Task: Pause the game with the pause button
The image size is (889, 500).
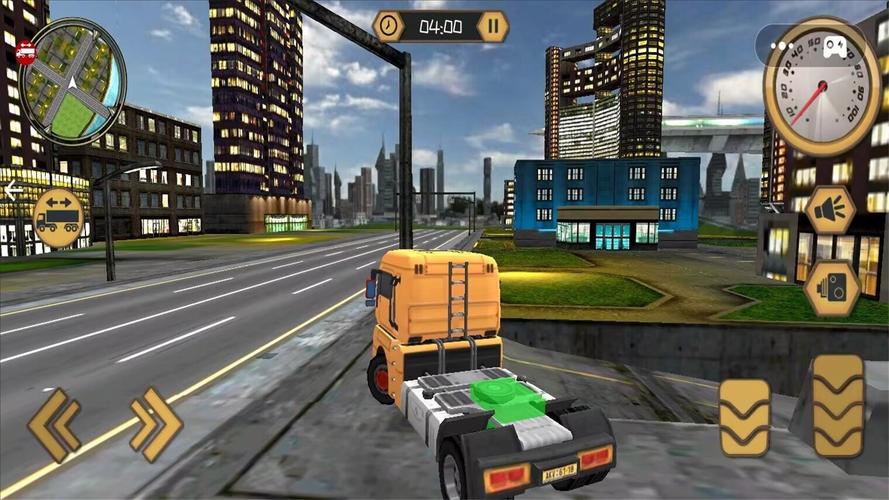Action: click(x=492, y=26)
